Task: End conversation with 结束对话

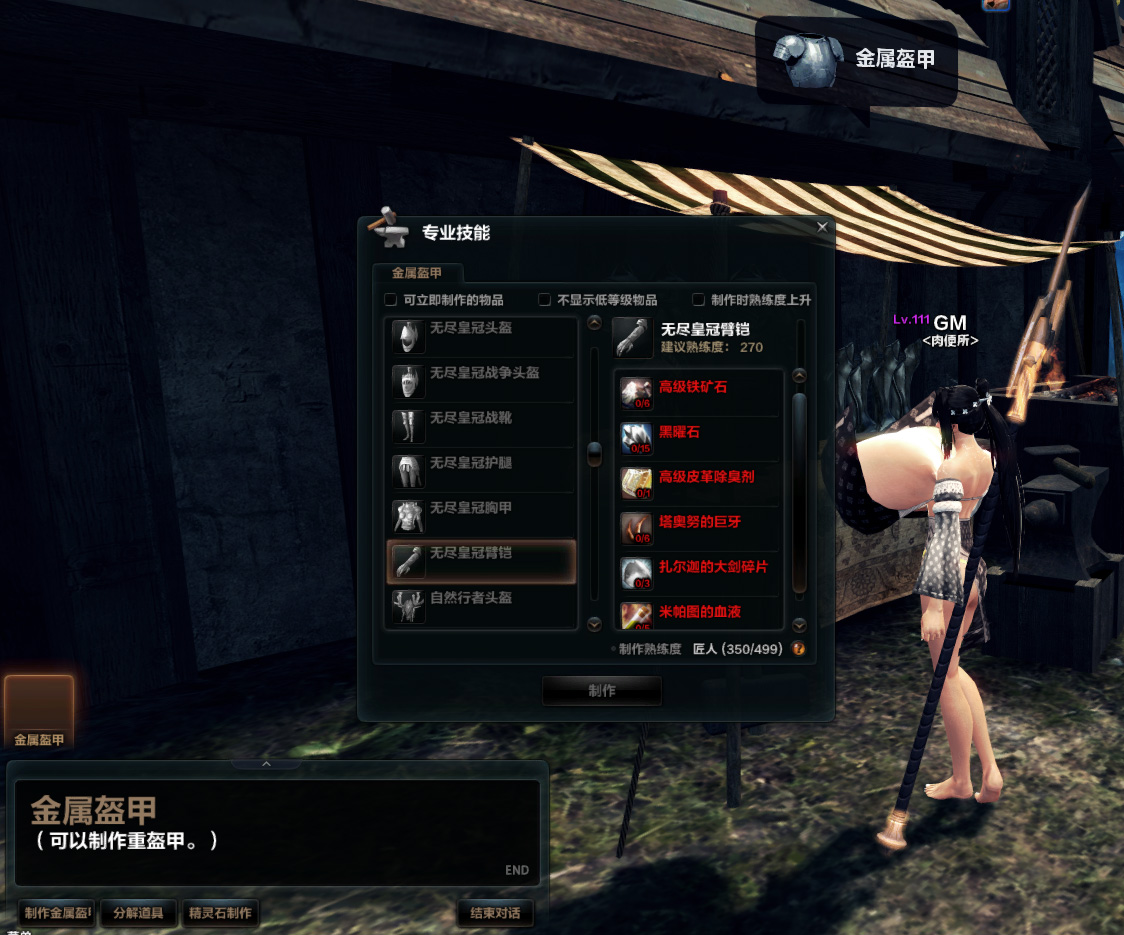Action: [x=494, y=913]
